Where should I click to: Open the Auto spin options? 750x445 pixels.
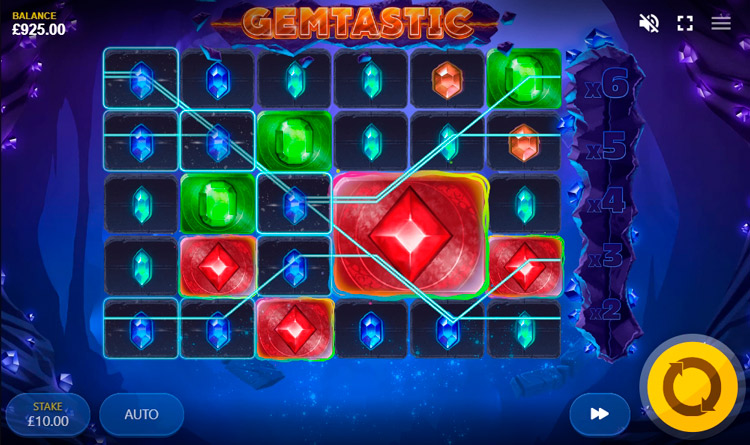pos(141,414)
